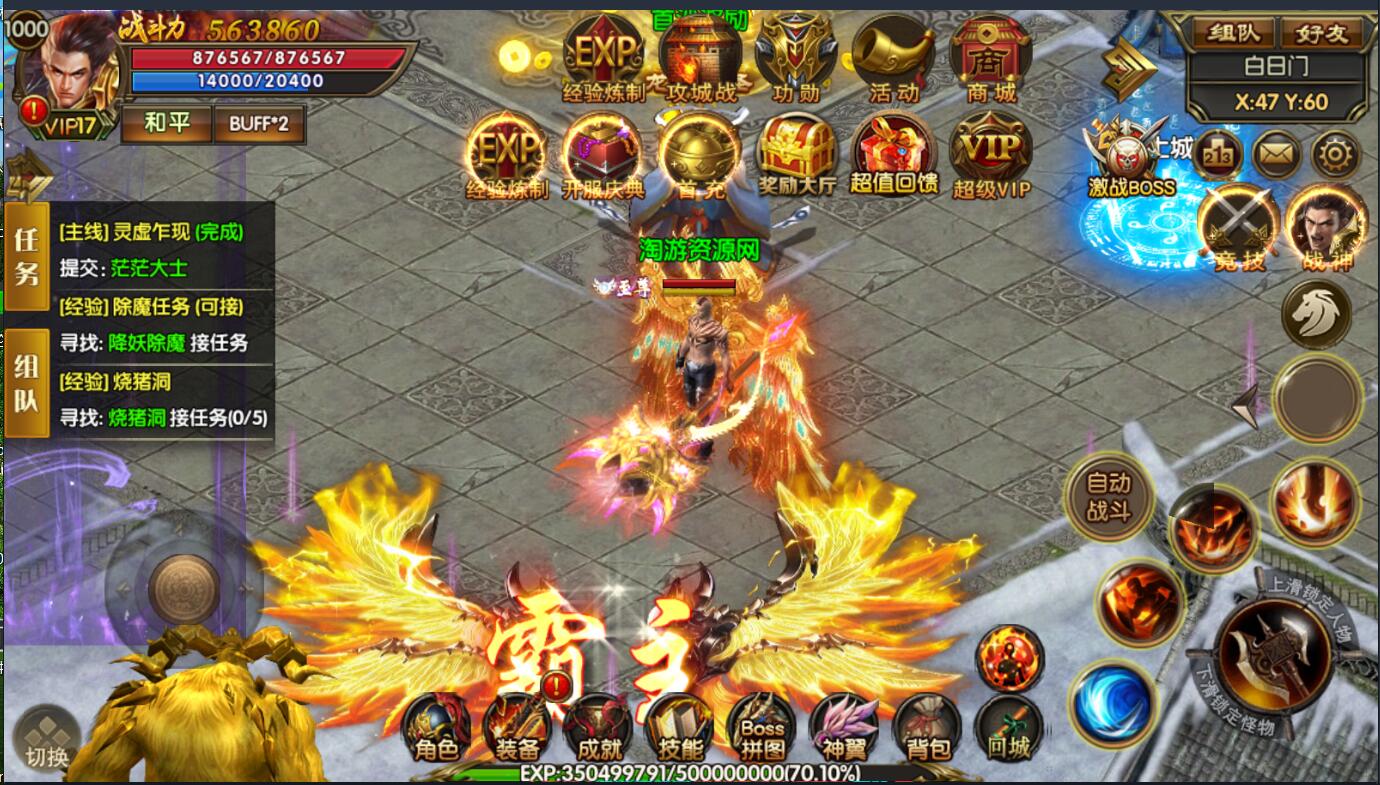This screenshot has width=1380, height=785.
Task: Open the mail envelope icon
Action: tap(1277, 155)
